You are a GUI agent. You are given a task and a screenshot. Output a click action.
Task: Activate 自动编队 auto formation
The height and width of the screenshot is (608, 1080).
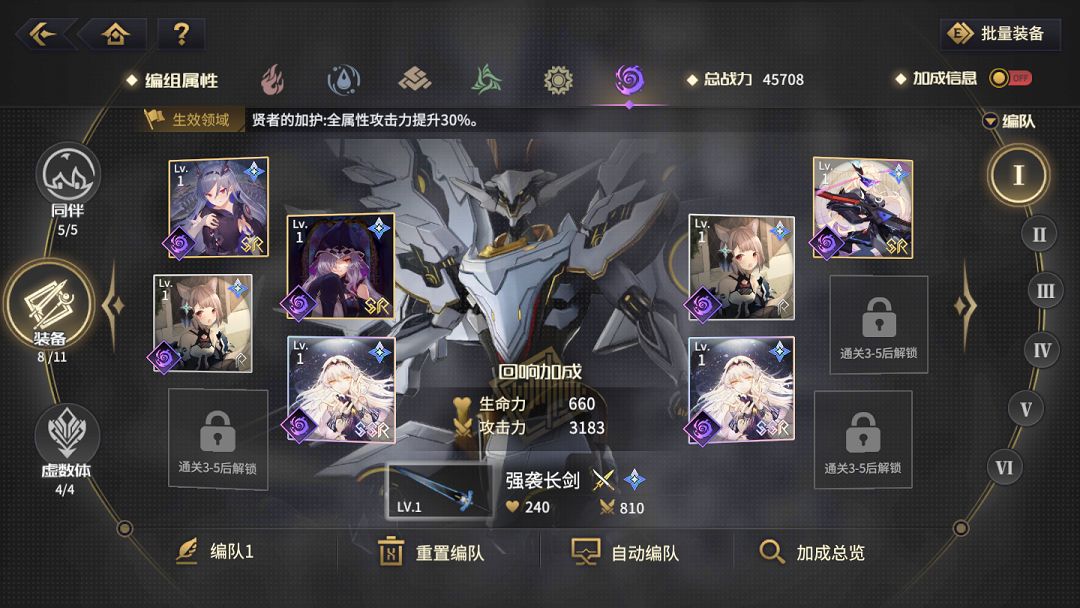pyautogui.click(x=626, y=552)
